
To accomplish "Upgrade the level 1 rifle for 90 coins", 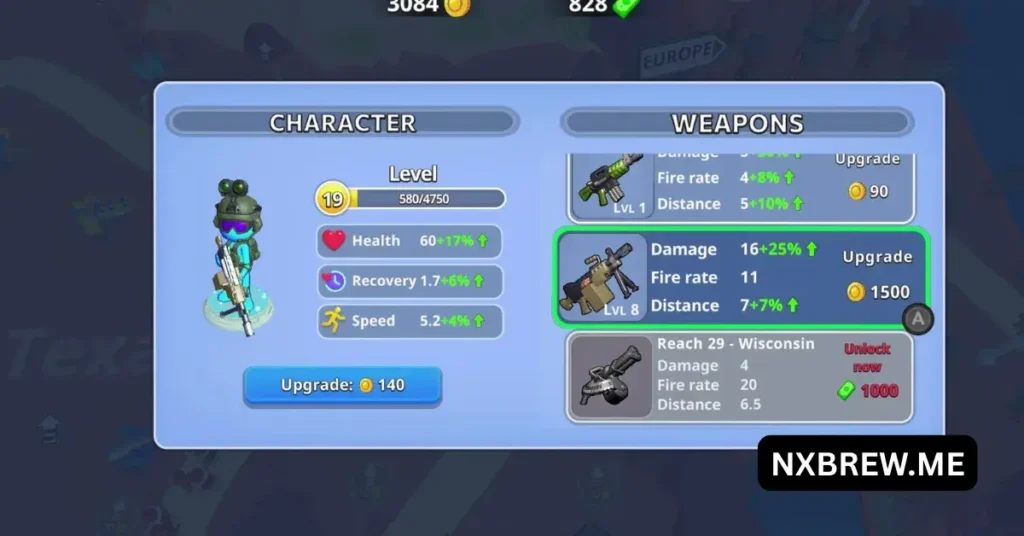I will 867,181.
